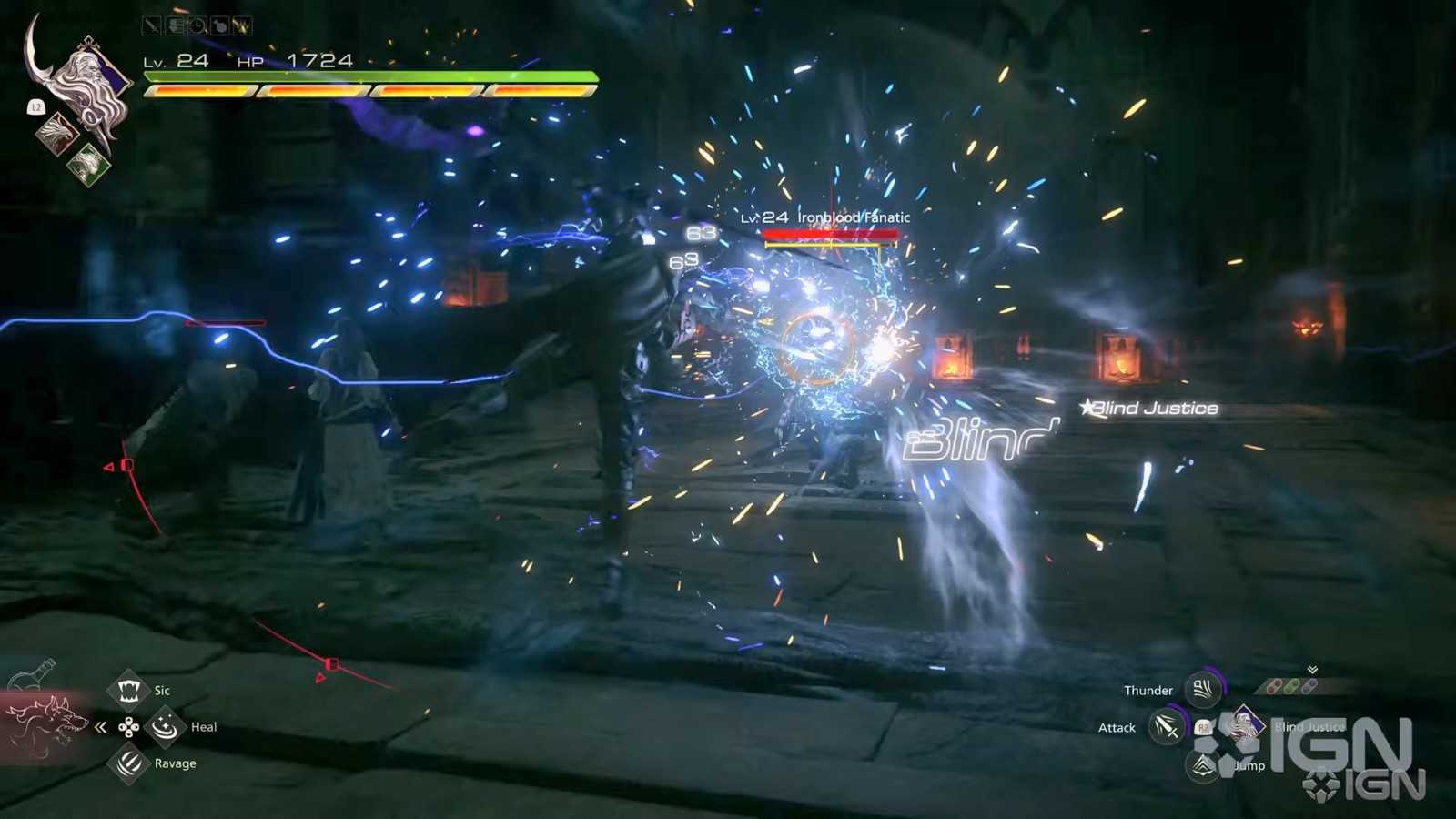Click the Jump action icon
The height and width of the screenshot is (819, 1456).
(1203, 765)
